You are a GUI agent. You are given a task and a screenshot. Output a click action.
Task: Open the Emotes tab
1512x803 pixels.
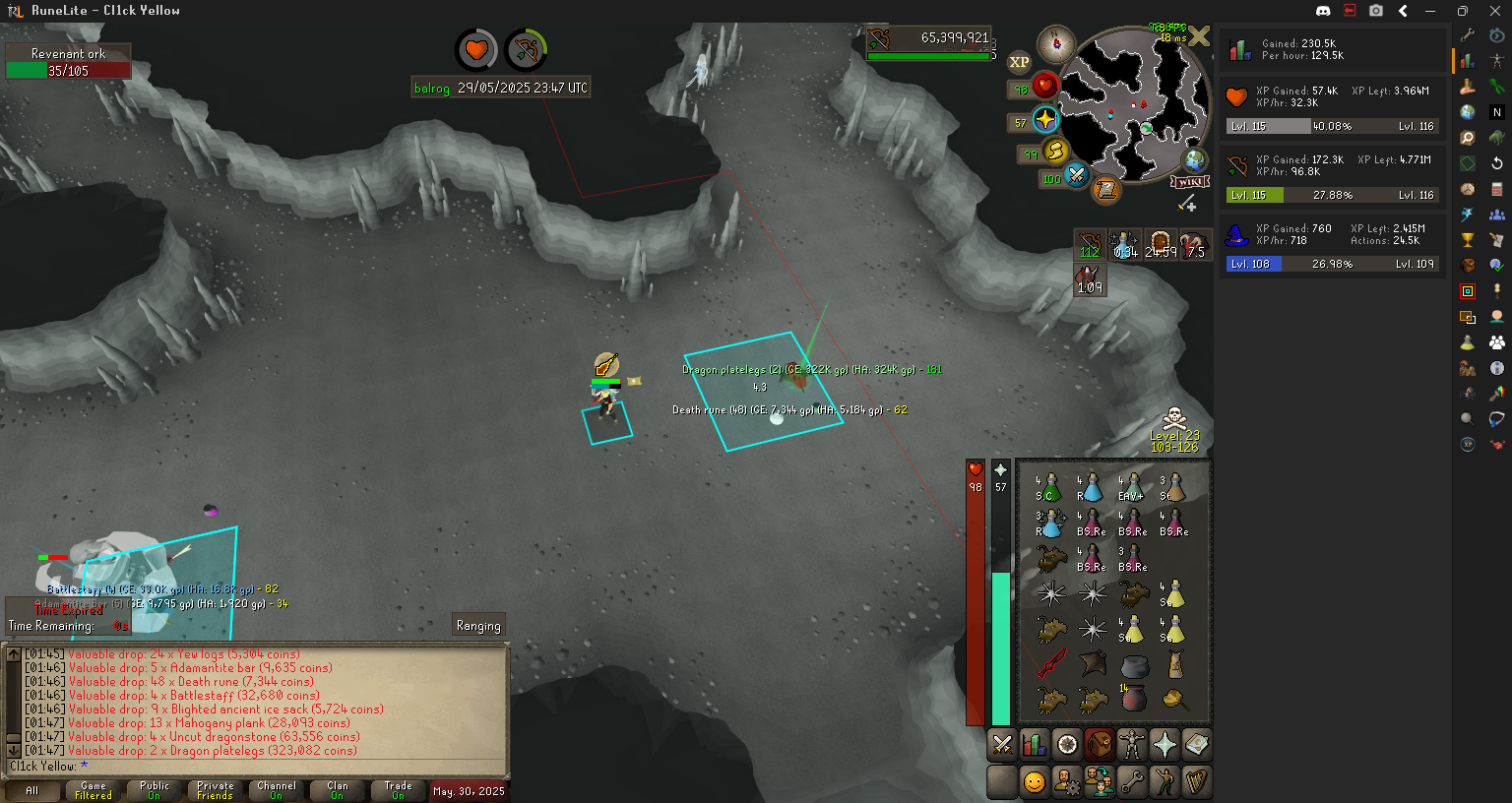tap(1165, 782)
